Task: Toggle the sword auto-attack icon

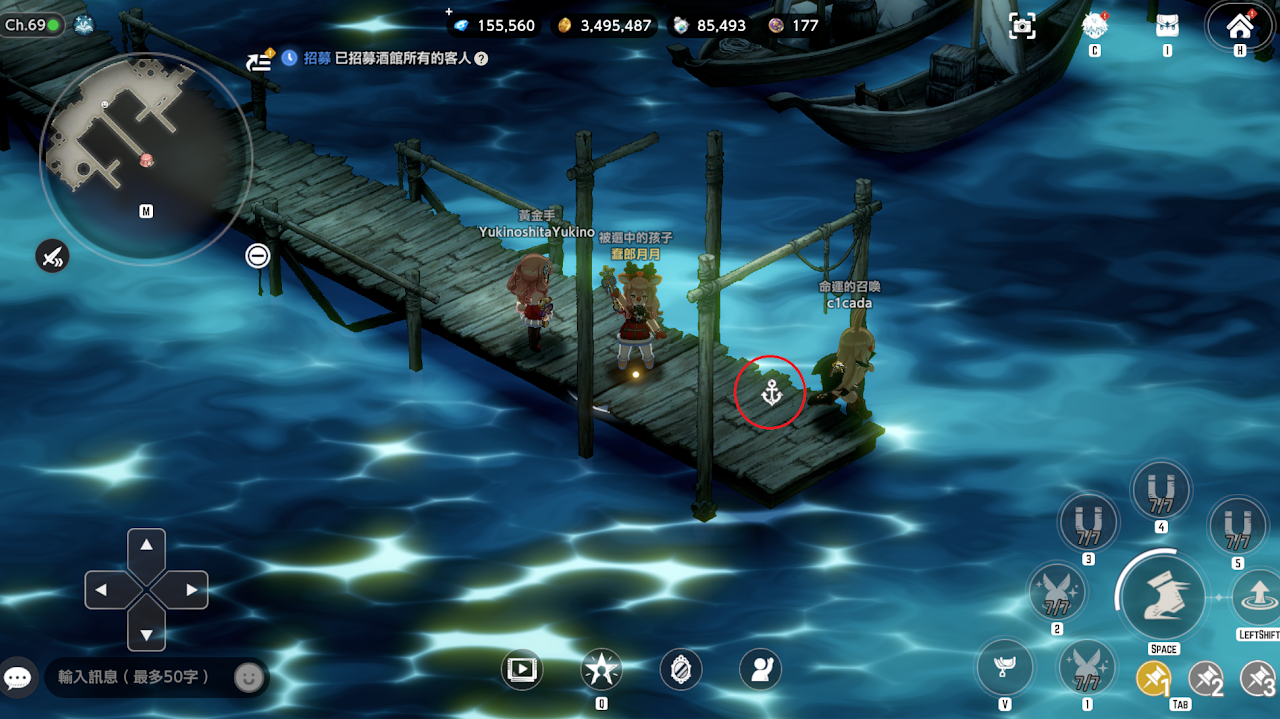Action: pyautogui.click(x=52, y=256)
